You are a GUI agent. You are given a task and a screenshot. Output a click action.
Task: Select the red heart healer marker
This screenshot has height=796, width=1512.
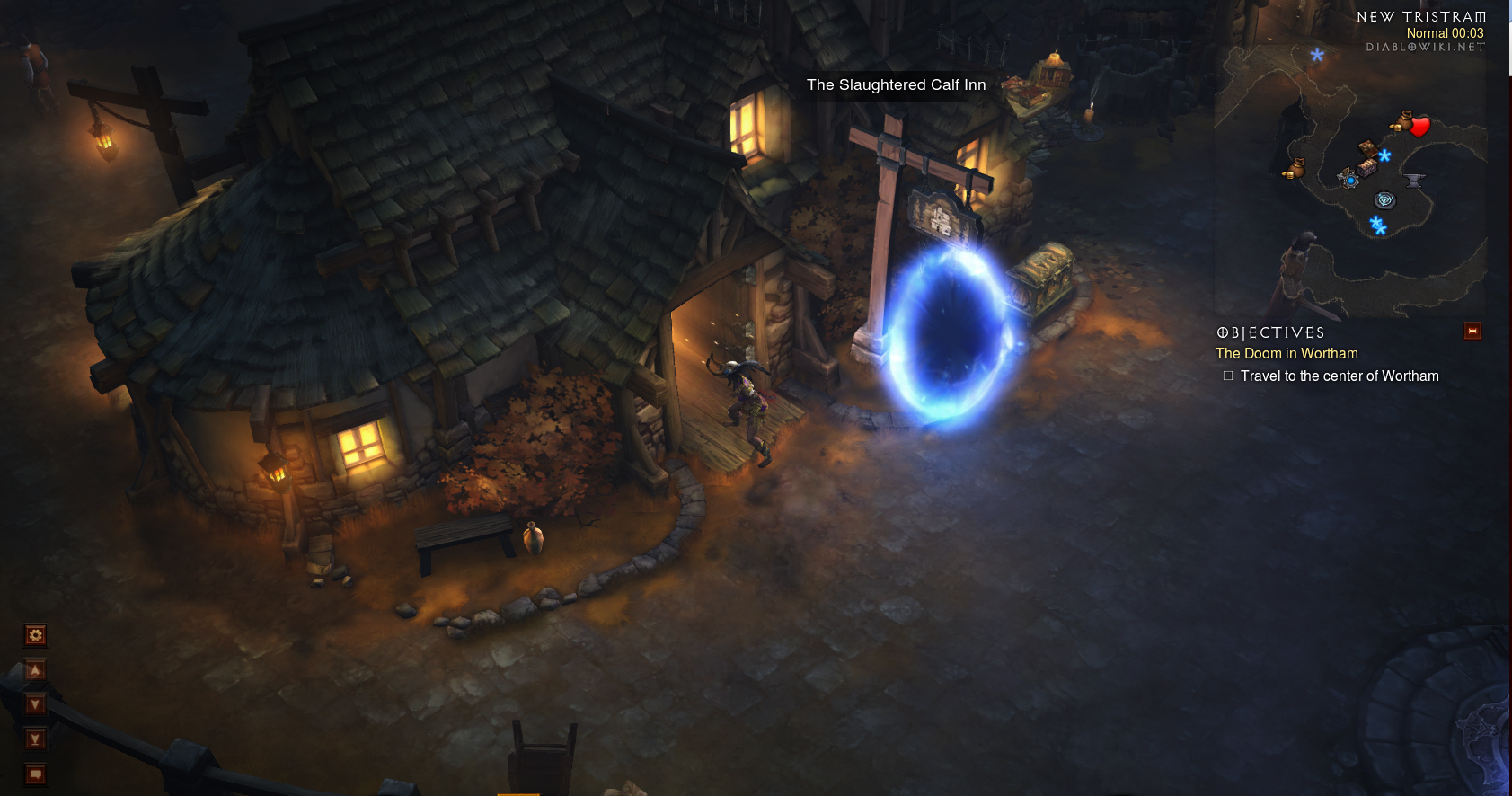[x=1420, y=127]
